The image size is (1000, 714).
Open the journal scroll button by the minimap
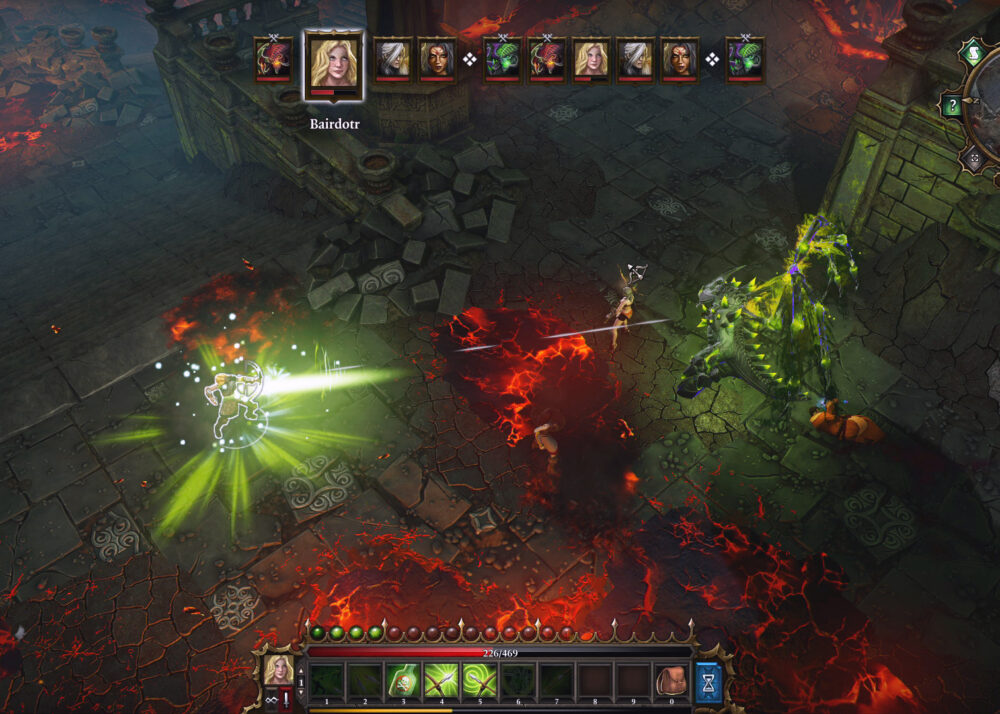point(971,52)
